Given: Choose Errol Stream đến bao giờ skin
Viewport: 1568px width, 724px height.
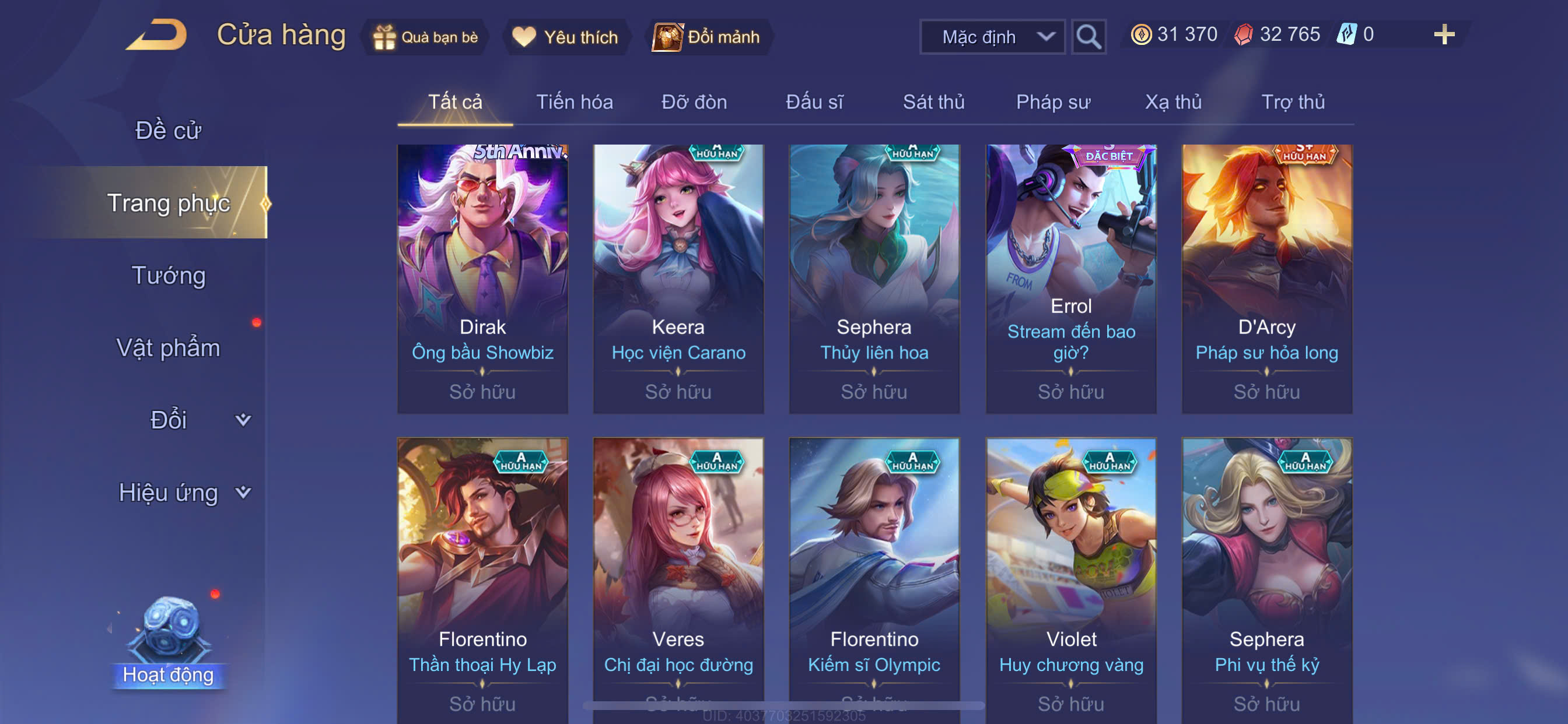Looking at the screenshot, I should click(1070, 279).
